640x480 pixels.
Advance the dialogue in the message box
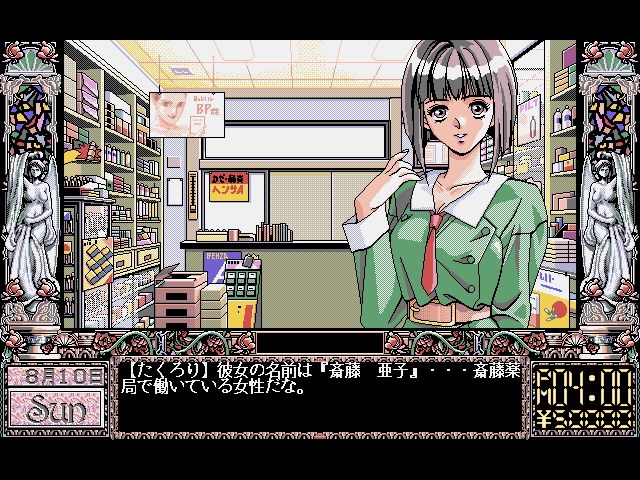[318, 397]
